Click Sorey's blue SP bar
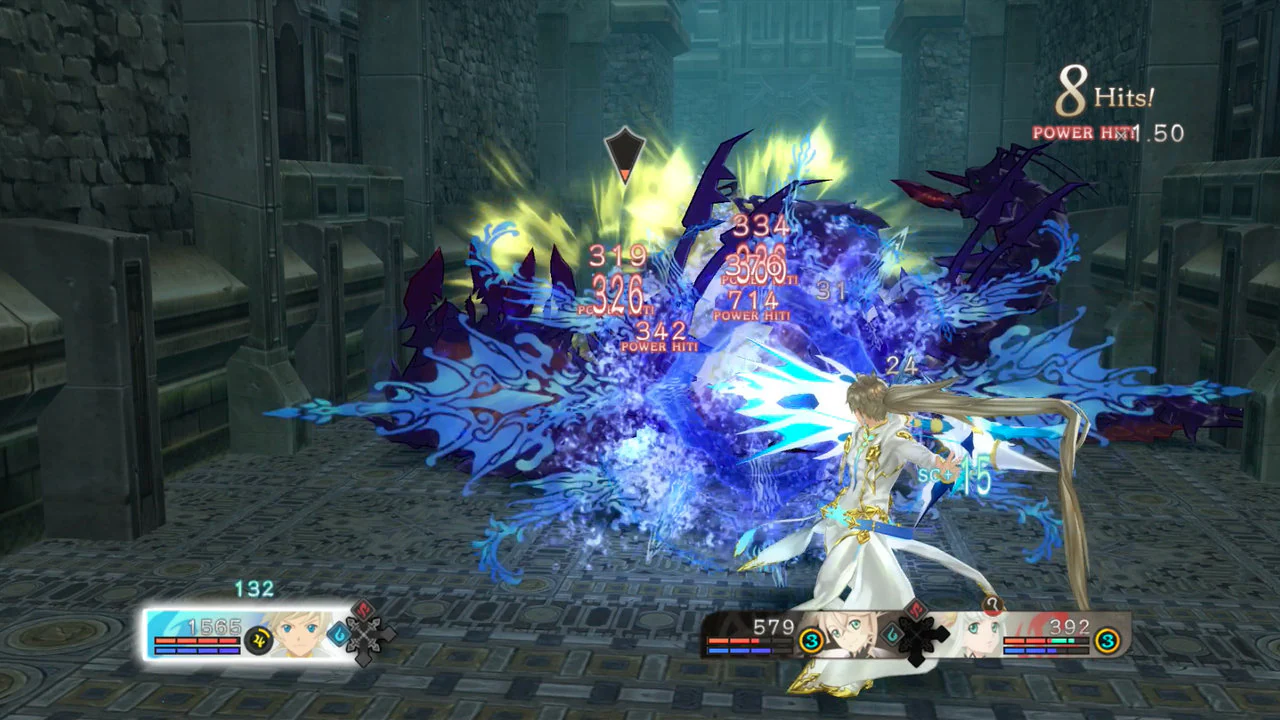Viewport: 1280px width, 720px height. (195, 650)
